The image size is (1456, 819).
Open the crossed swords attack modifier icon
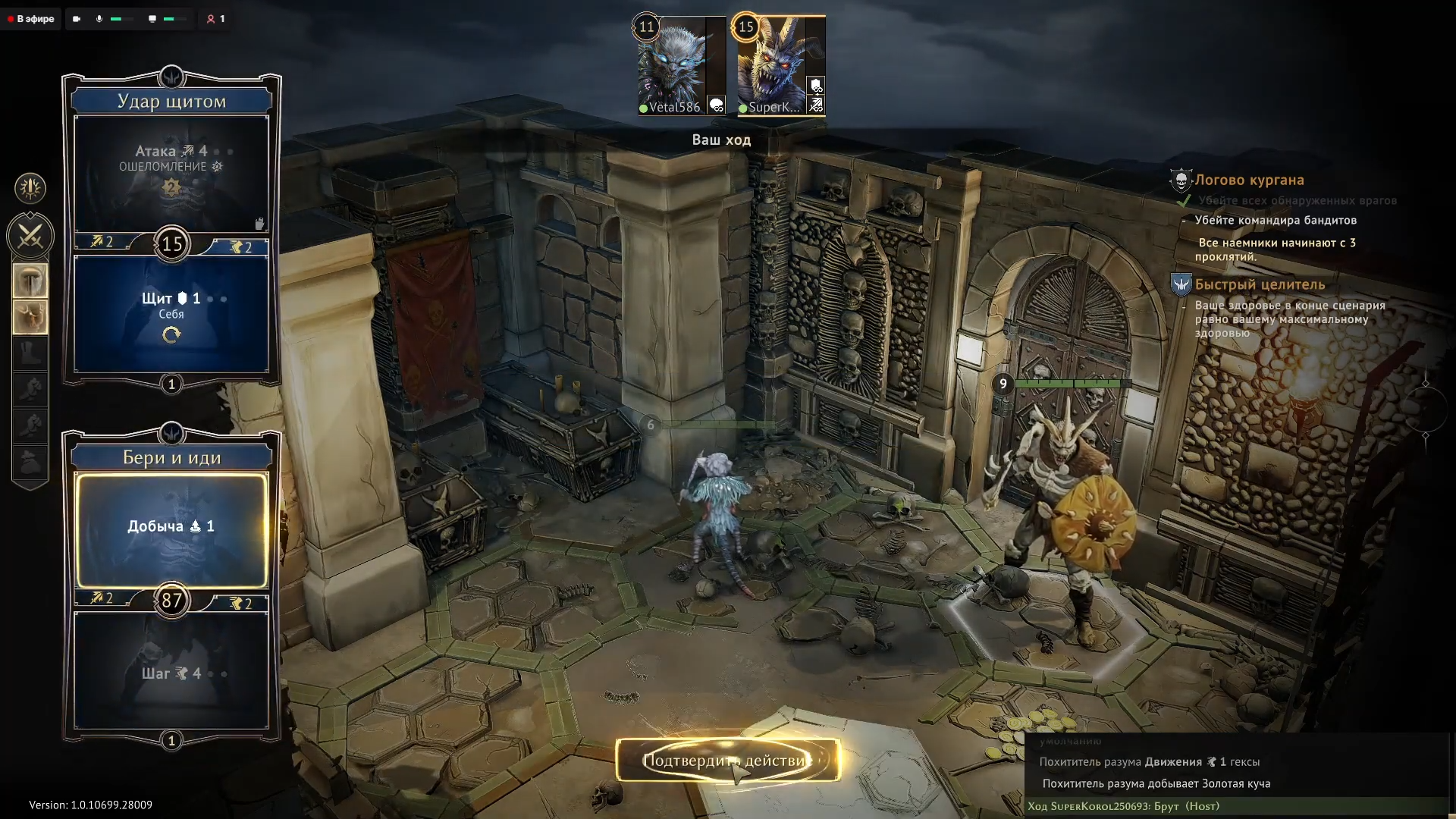tap(30, 237)
